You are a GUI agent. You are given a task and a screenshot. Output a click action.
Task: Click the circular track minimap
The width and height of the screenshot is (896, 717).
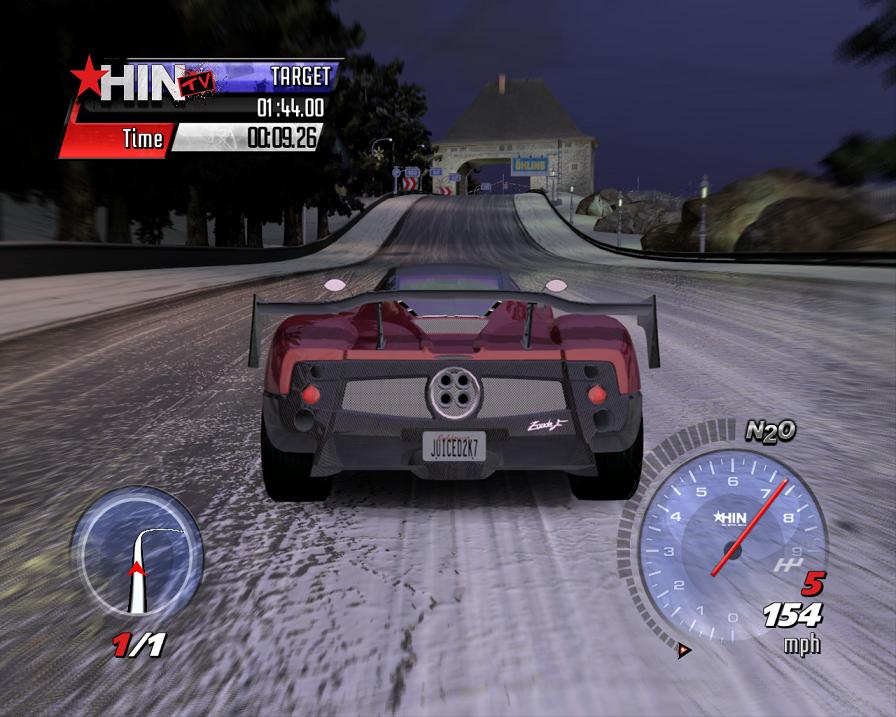pyautogui.click(x=136, y=555)
